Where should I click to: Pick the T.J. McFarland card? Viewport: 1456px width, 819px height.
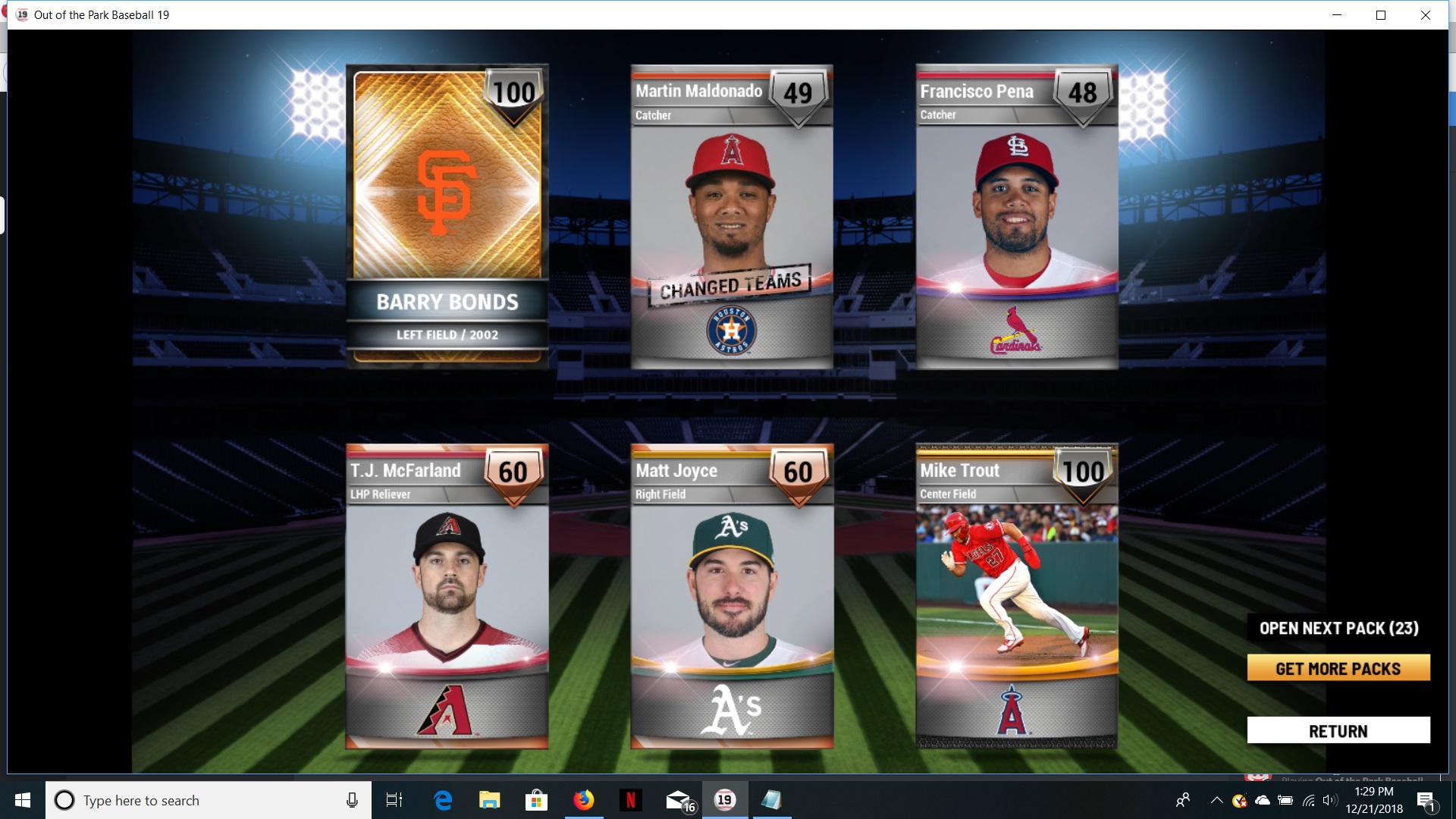click(447, 596)
